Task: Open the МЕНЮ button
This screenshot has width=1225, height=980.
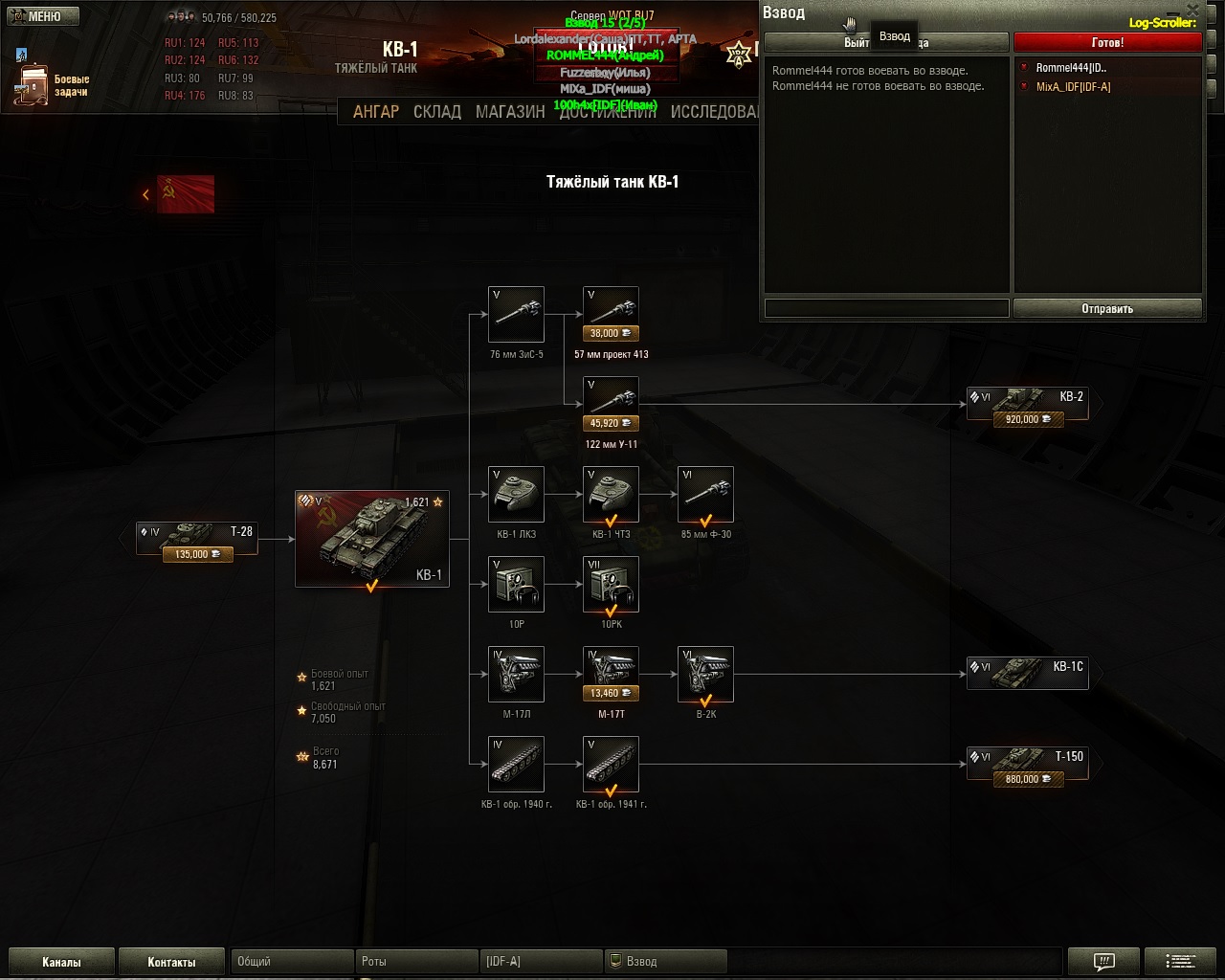Action: tap(36, 16)
